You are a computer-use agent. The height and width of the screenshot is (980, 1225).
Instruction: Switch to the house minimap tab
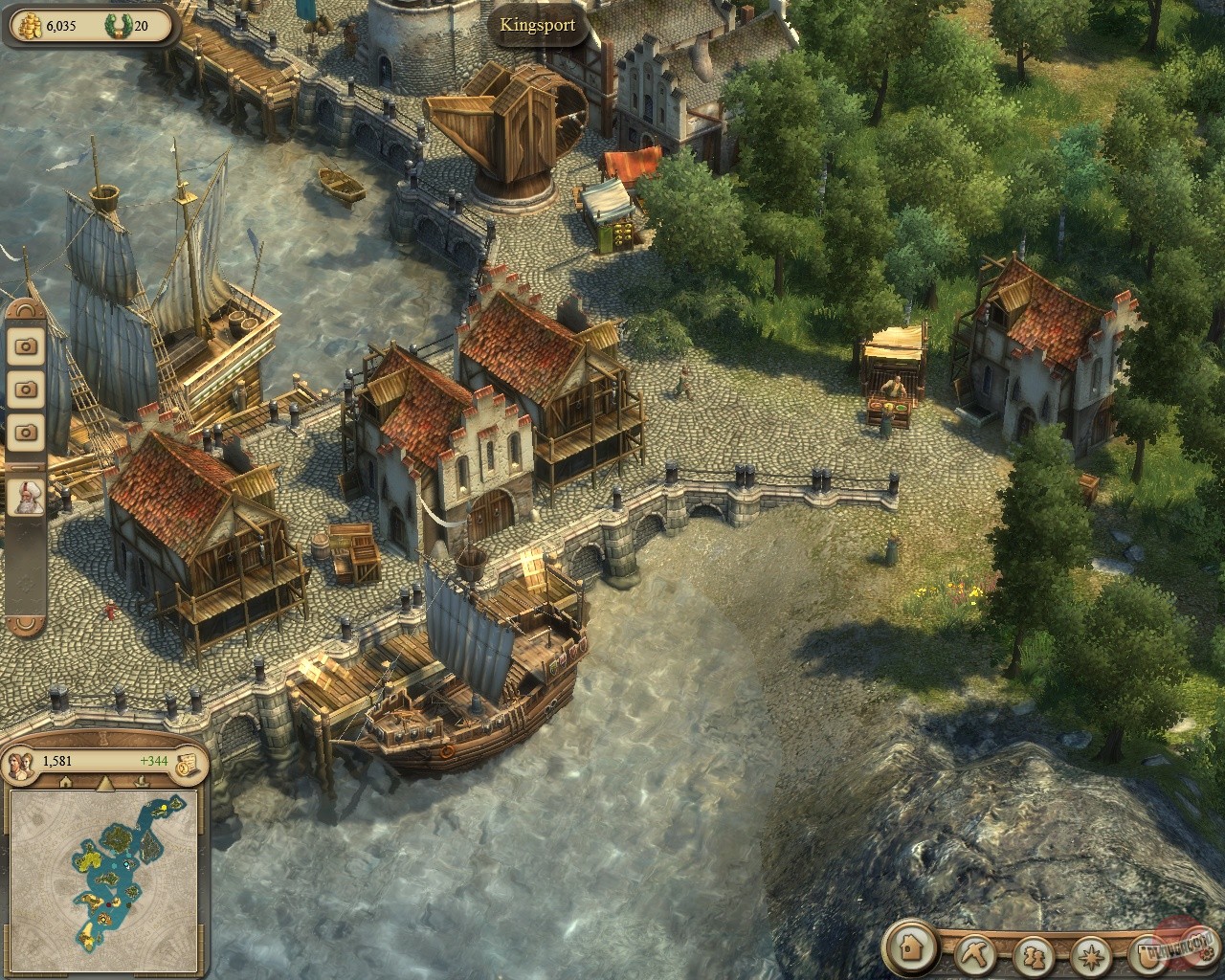66,783
